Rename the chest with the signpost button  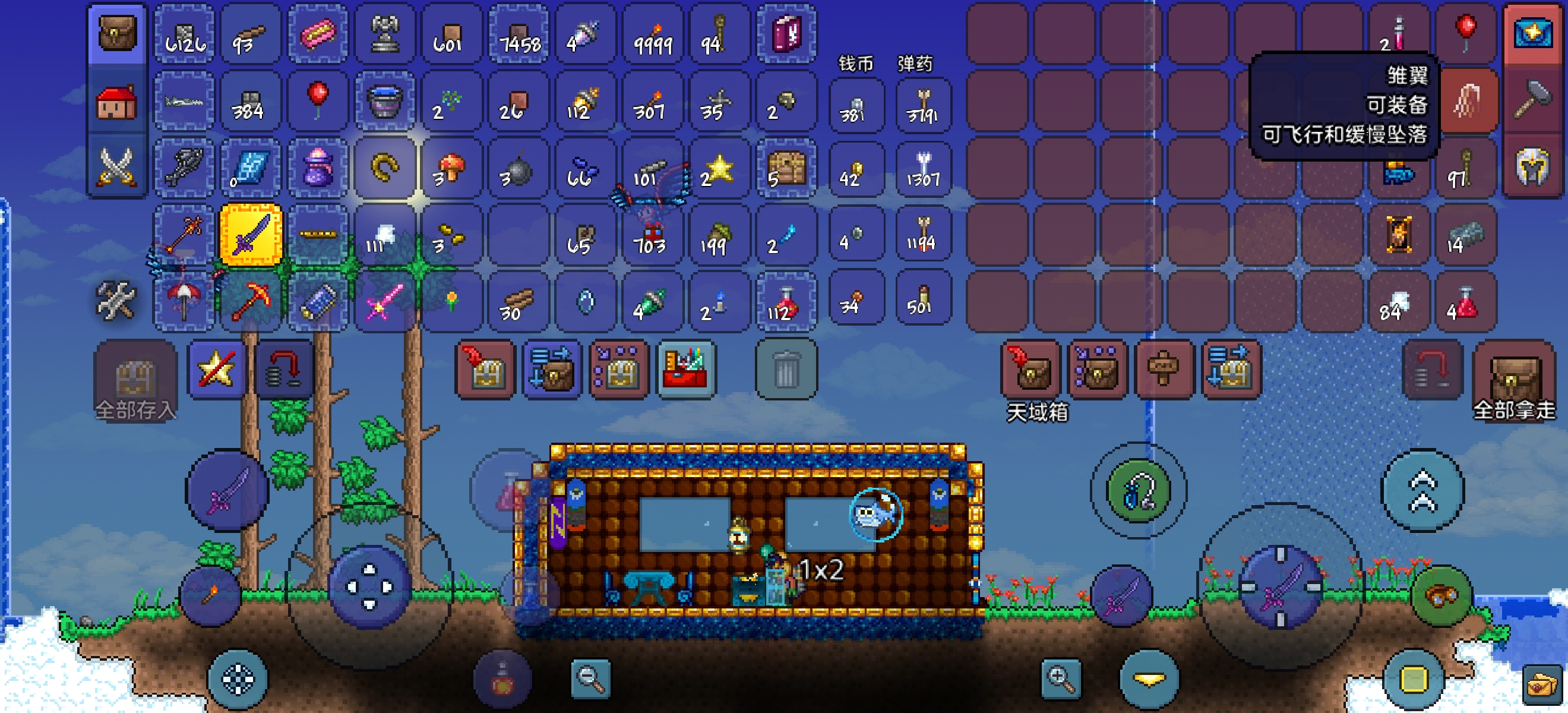click(1162, 370)
